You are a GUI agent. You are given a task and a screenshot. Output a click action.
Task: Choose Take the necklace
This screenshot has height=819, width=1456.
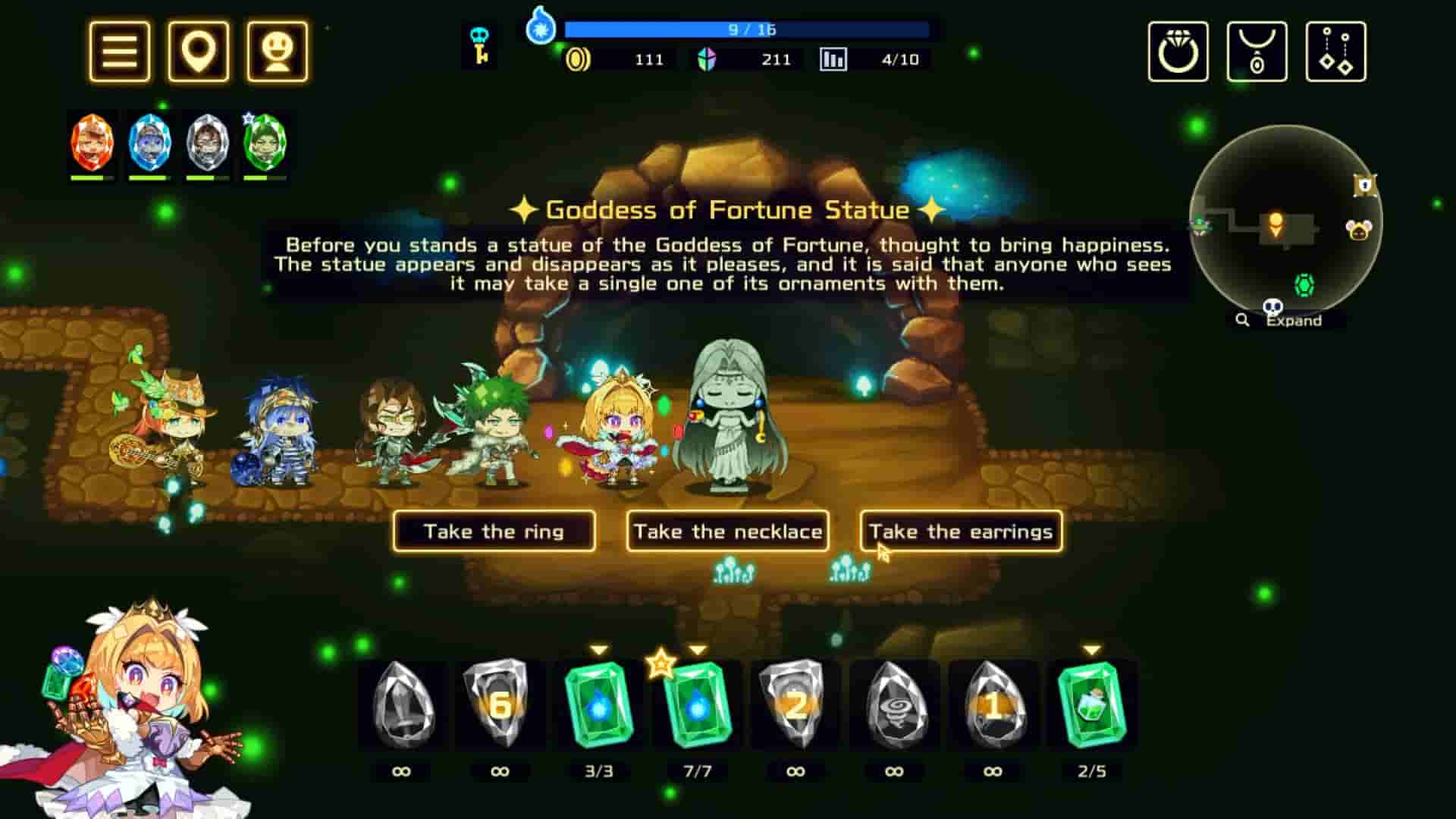click(x=727, y=532)
